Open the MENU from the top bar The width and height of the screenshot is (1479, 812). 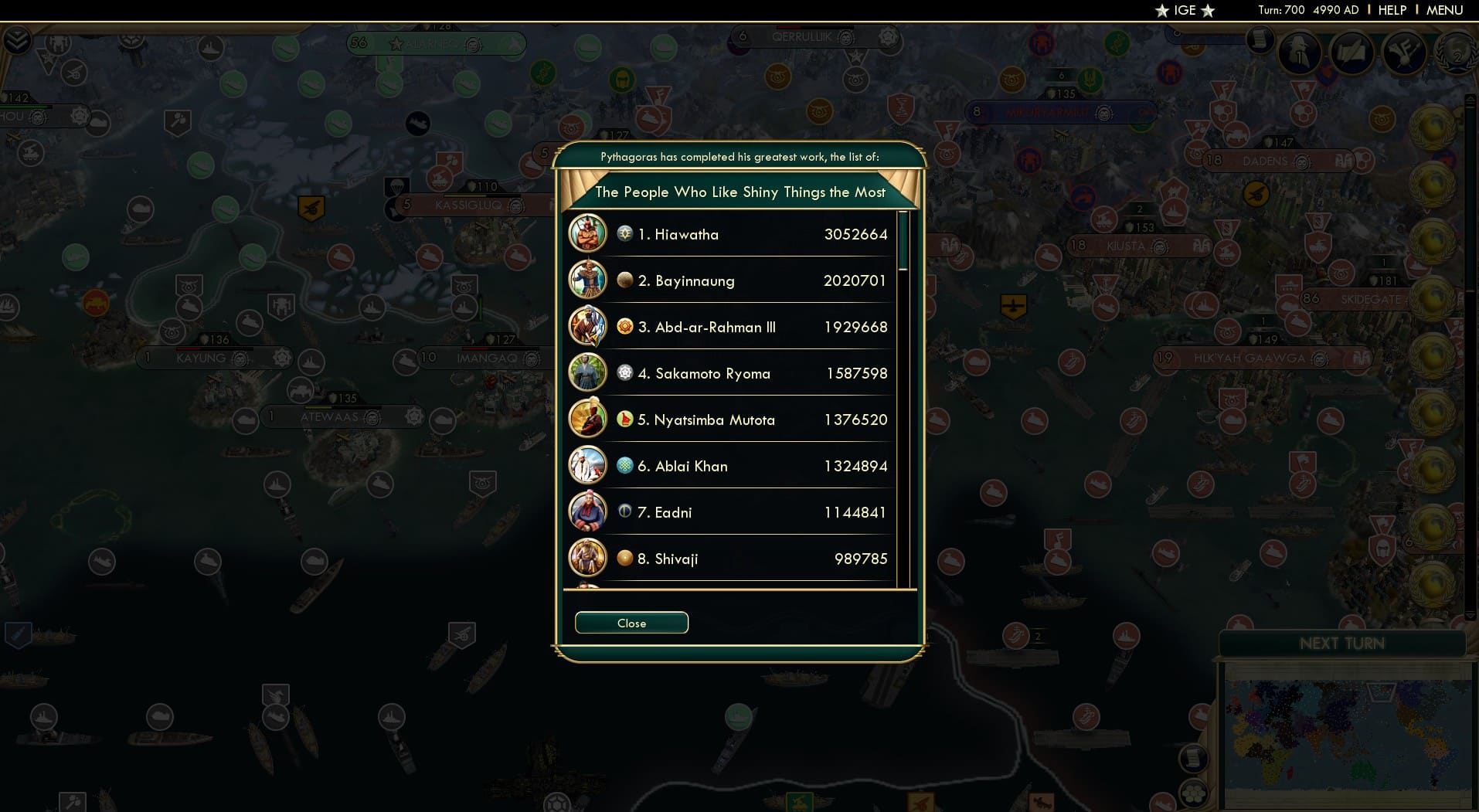click(x=1443, y=10)
